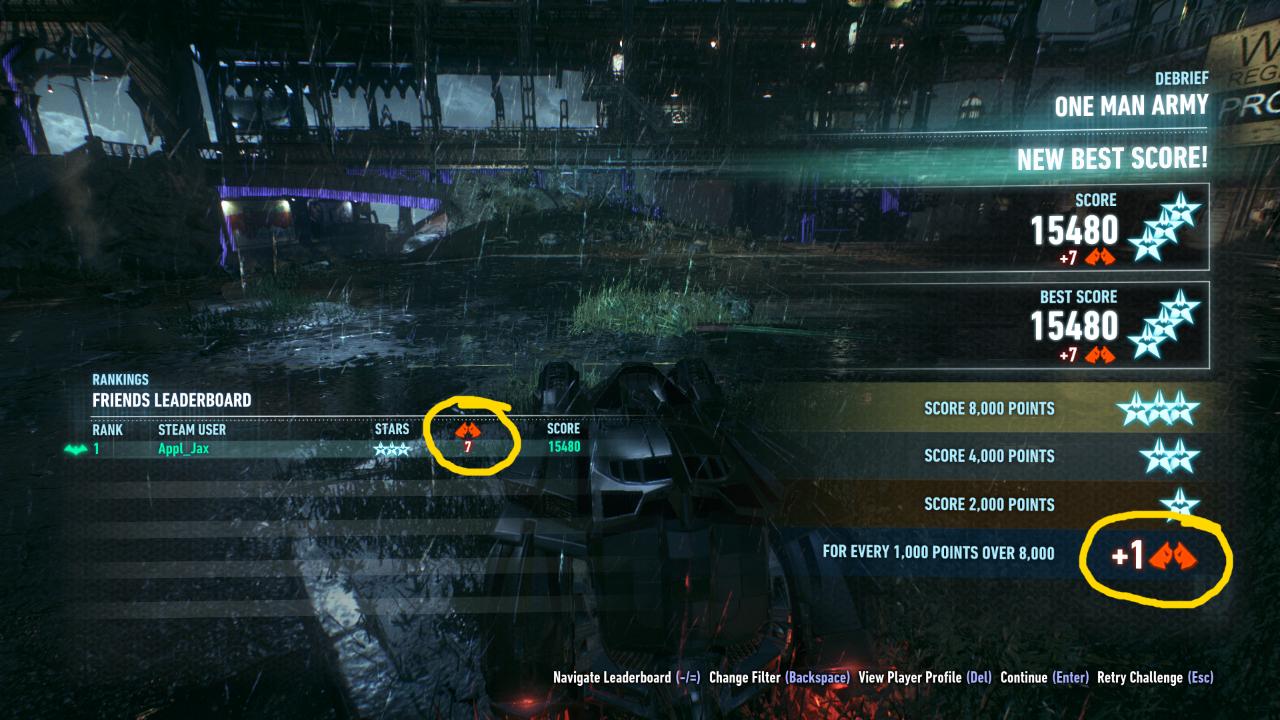1280x720 pixels.
Task: Click the Appl_Jax player name entry
Action: [185, 450]
